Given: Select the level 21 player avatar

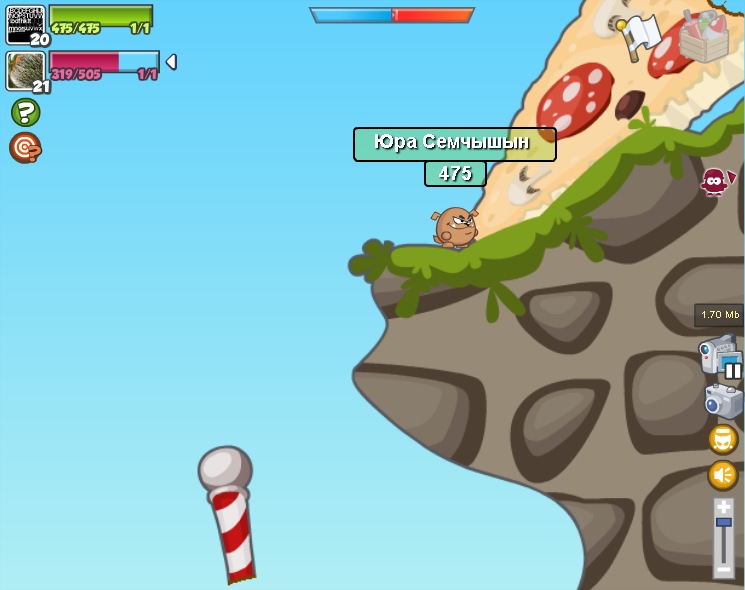Looking at the screenshot, I should coord(25,71).
